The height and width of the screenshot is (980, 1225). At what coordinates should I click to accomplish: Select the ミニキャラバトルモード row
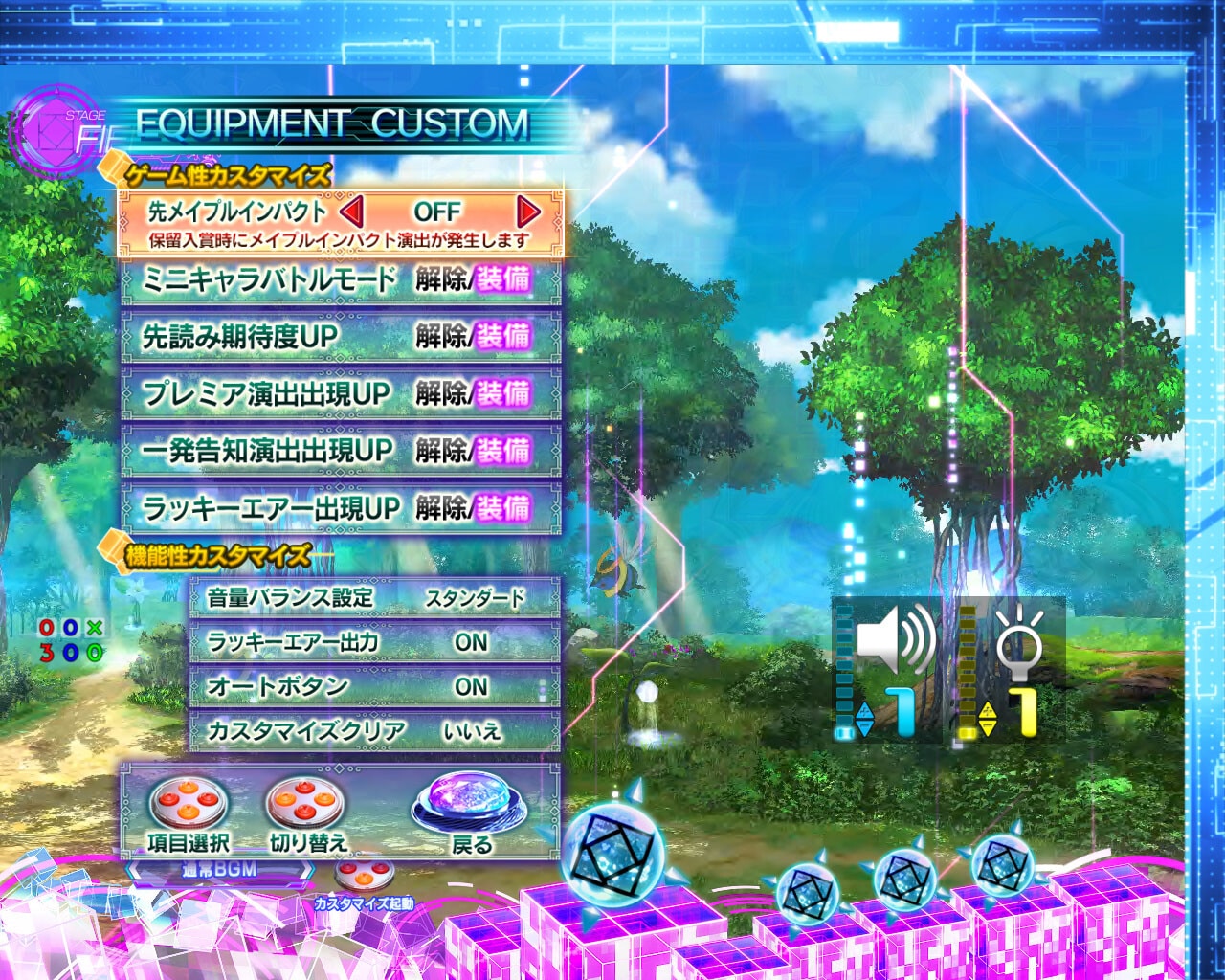(x=341, y=279)
